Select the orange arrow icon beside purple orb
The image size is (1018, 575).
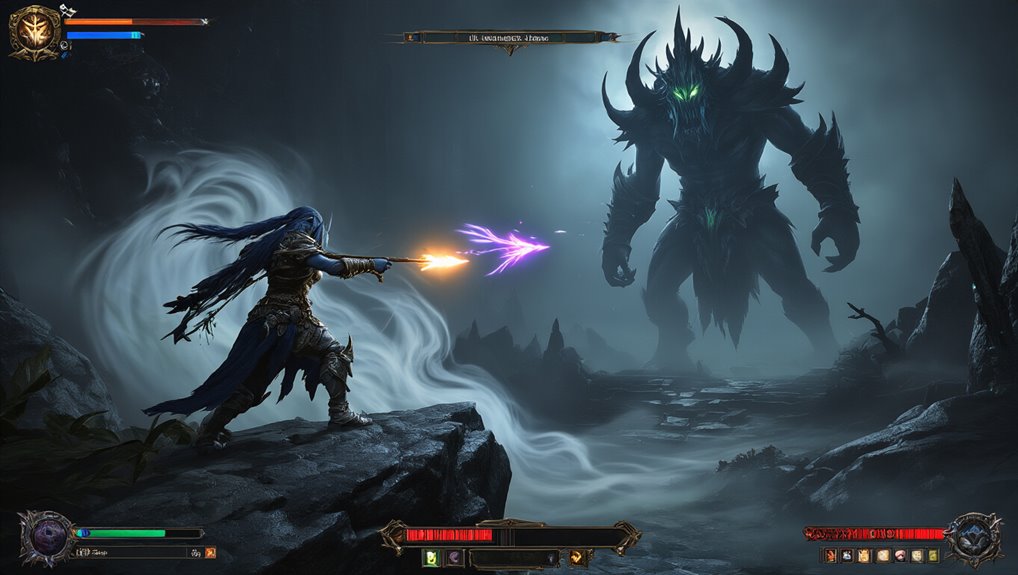pyautogui.click(x=210, y=552)
